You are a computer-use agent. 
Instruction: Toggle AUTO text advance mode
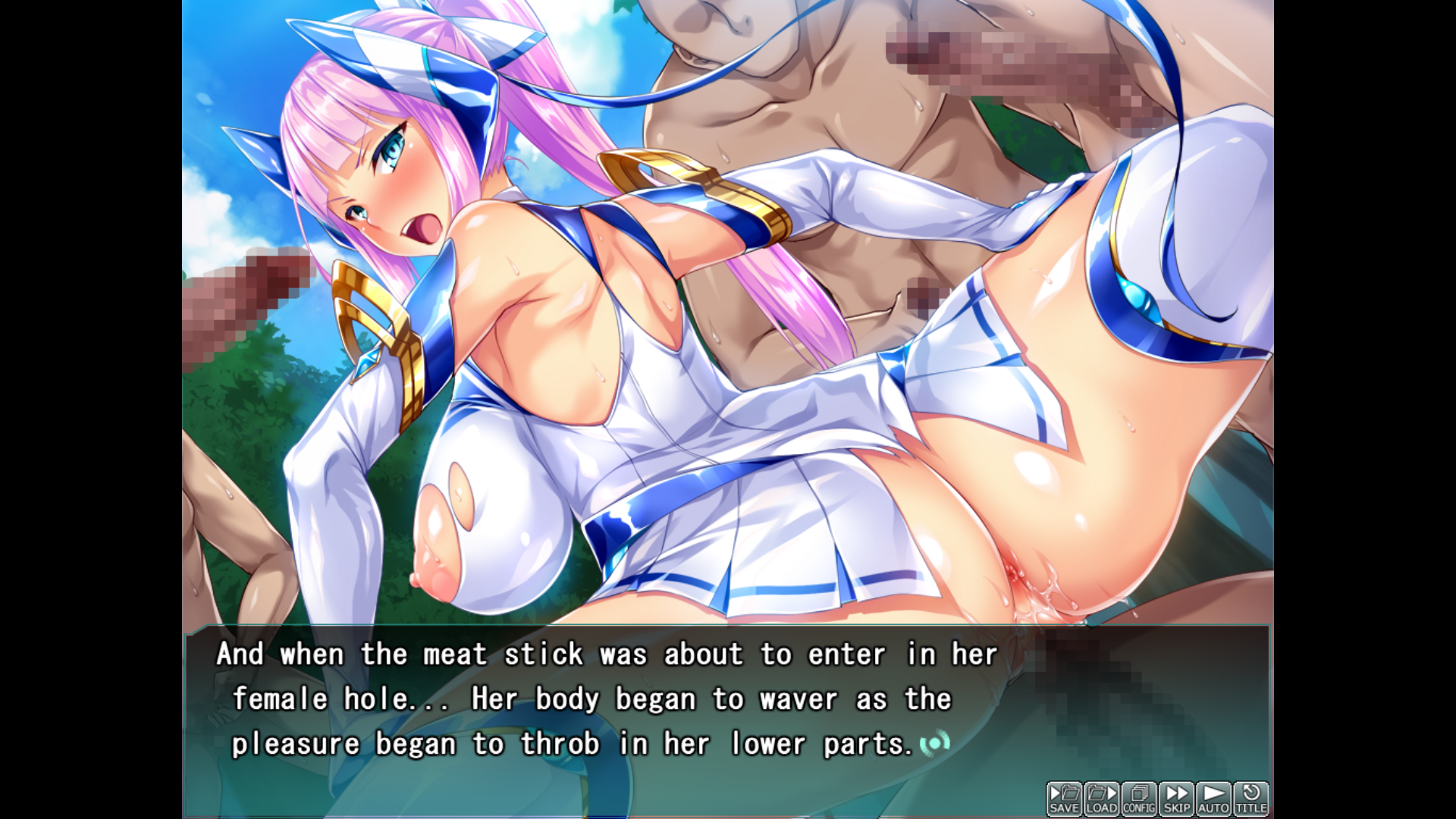(1213, 799)
